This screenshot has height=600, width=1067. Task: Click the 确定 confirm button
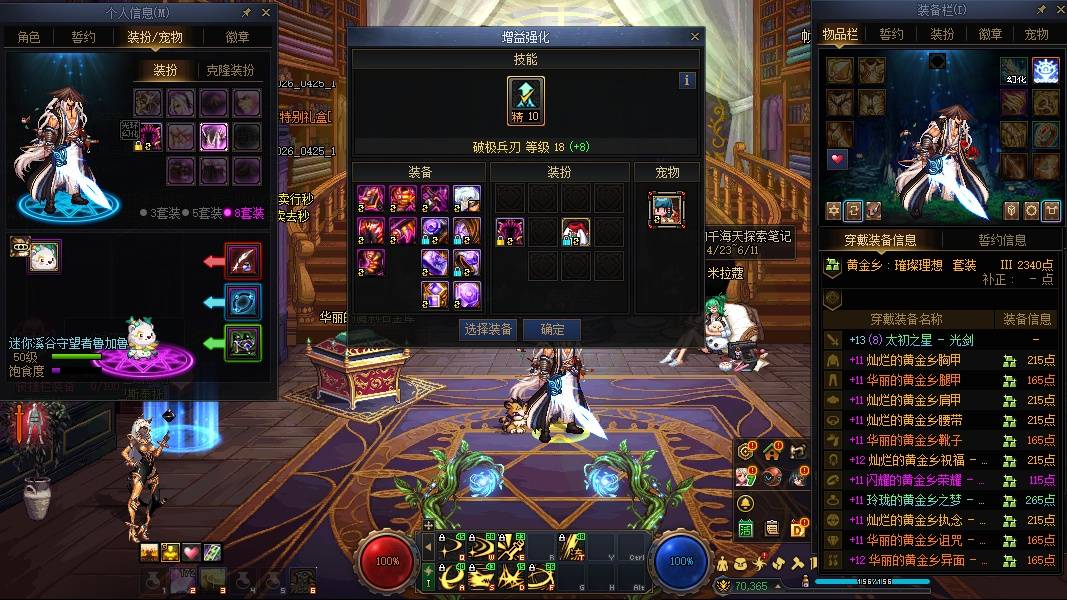coord(552,329)
